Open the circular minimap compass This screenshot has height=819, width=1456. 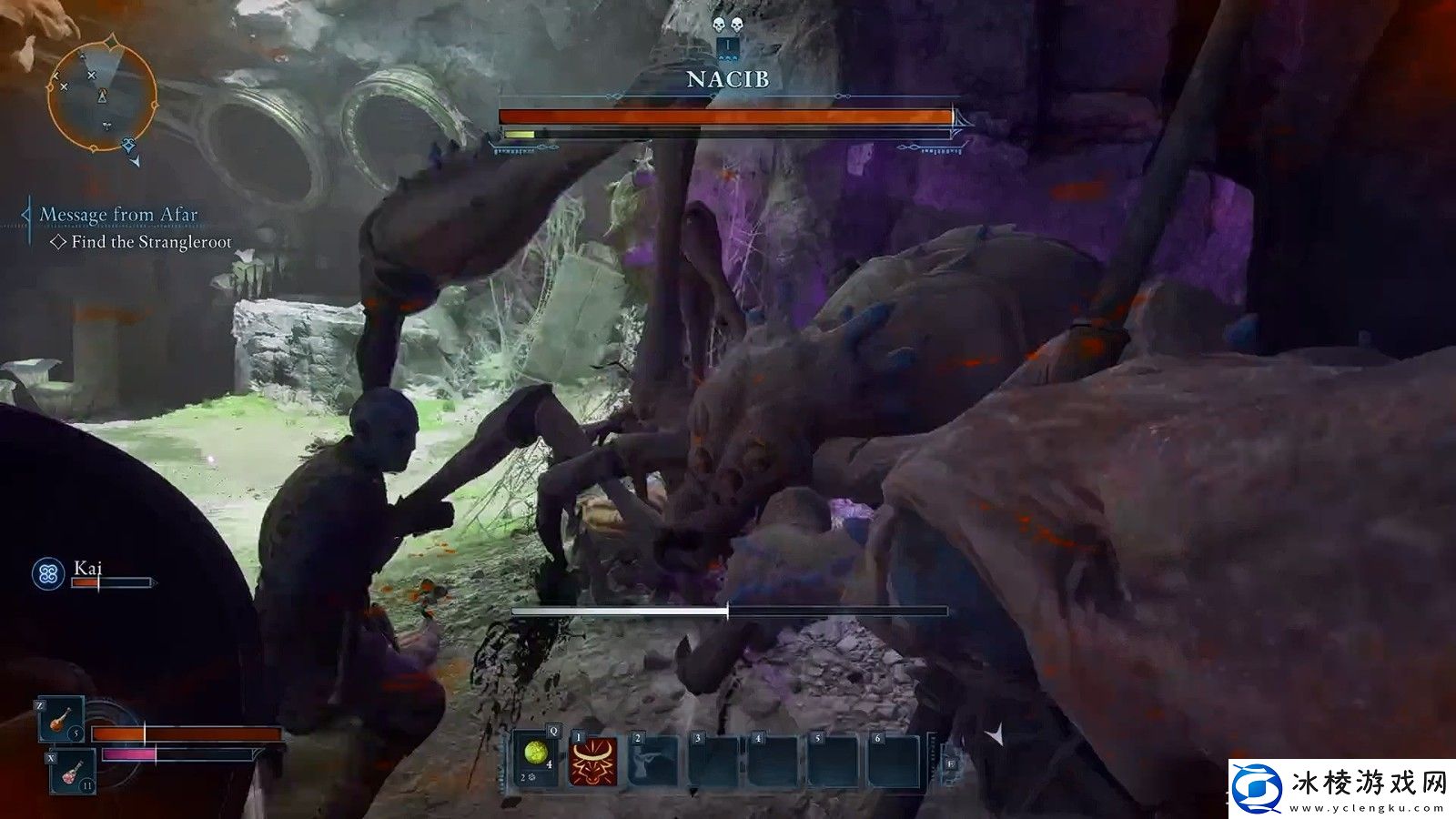coord(101,93)
